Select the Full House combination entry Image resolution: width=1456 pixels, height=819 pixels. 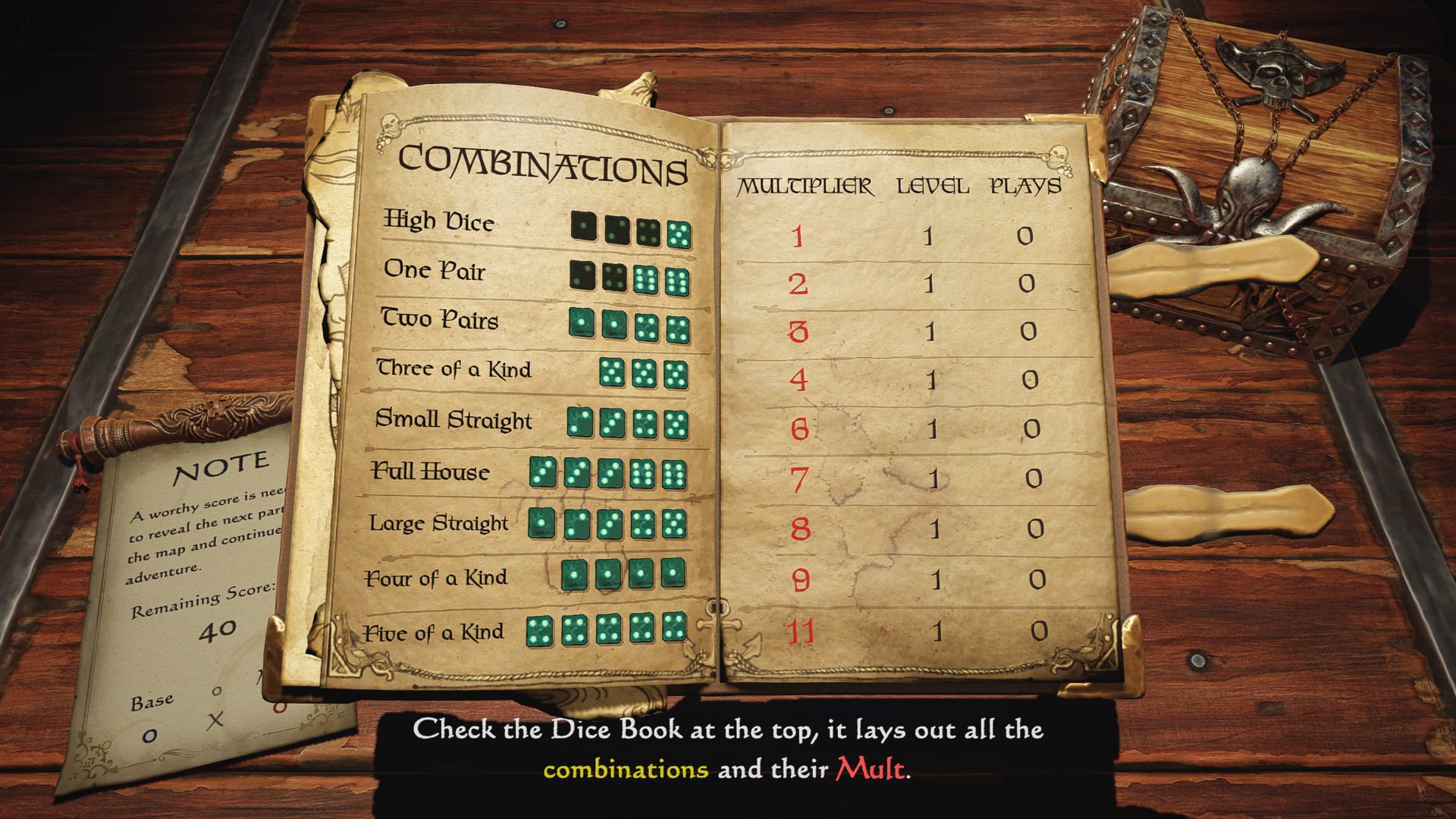(430, 472)
